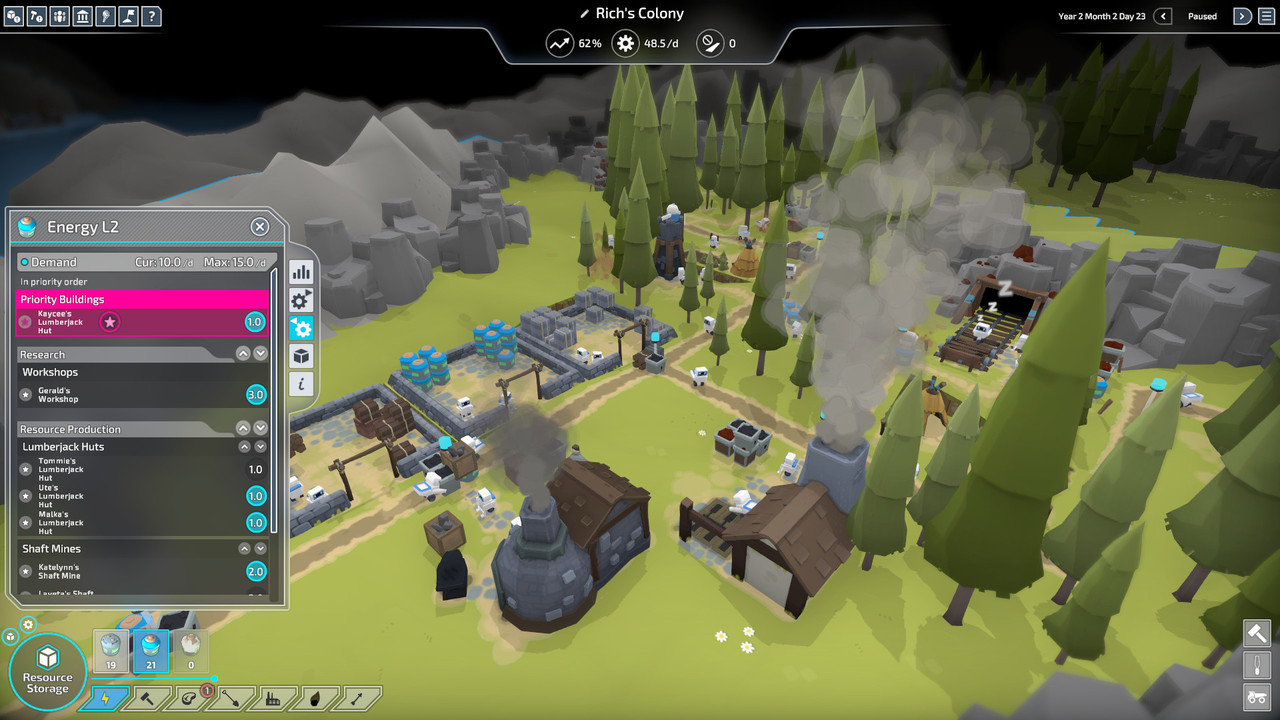The width and height of the screenshot is (1280, 720).
Task: Toggle priority star for Katelynn's Shaft Mine
Action: coord(26,571)
